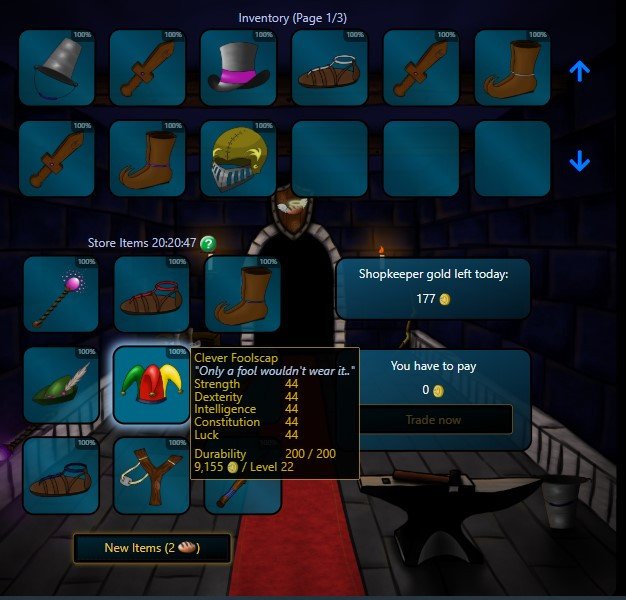
Task: Select the yellow visored helmet in inventory
Action: (x=238, y=159)
